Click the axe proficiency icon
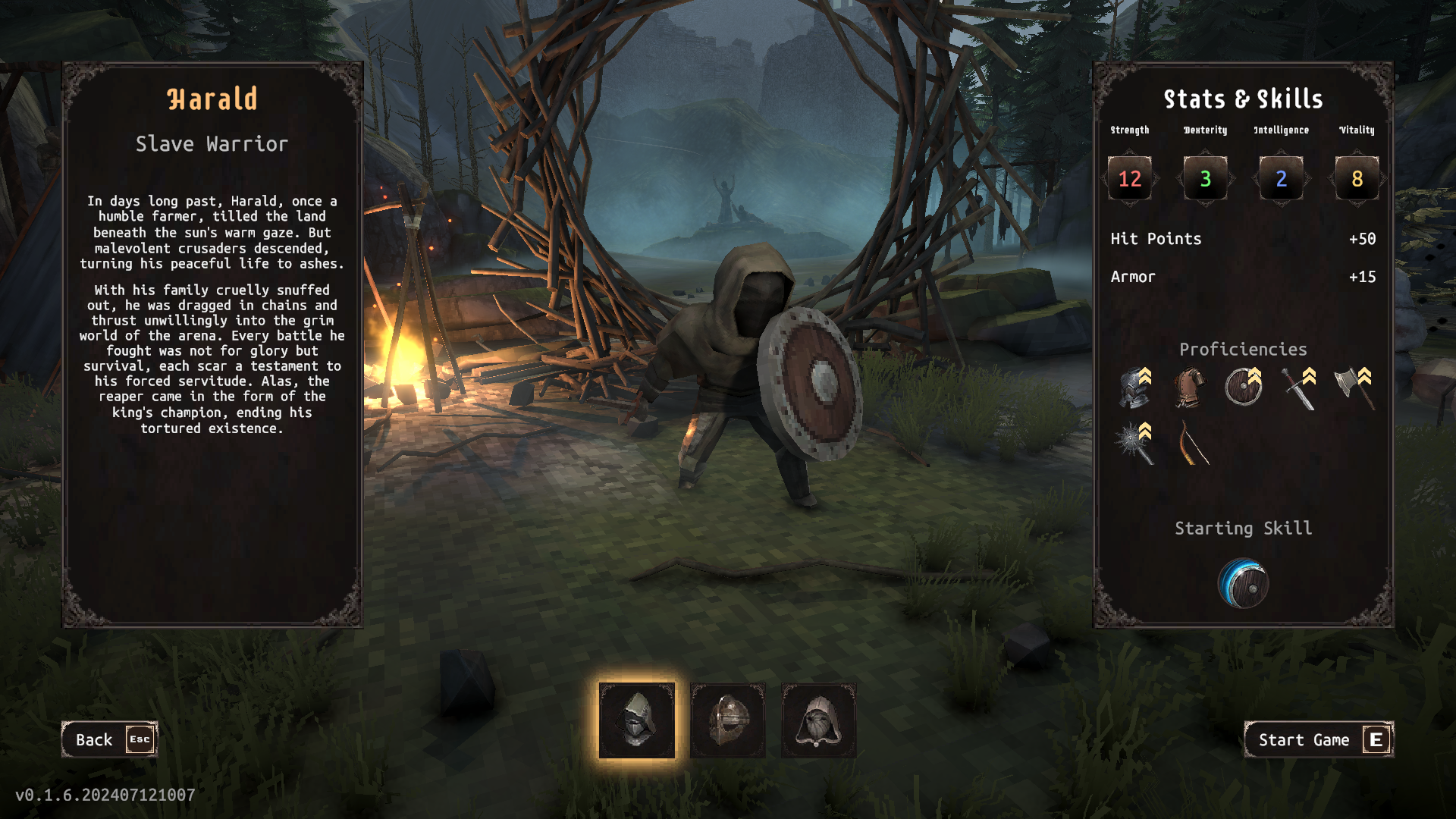 1353,388
